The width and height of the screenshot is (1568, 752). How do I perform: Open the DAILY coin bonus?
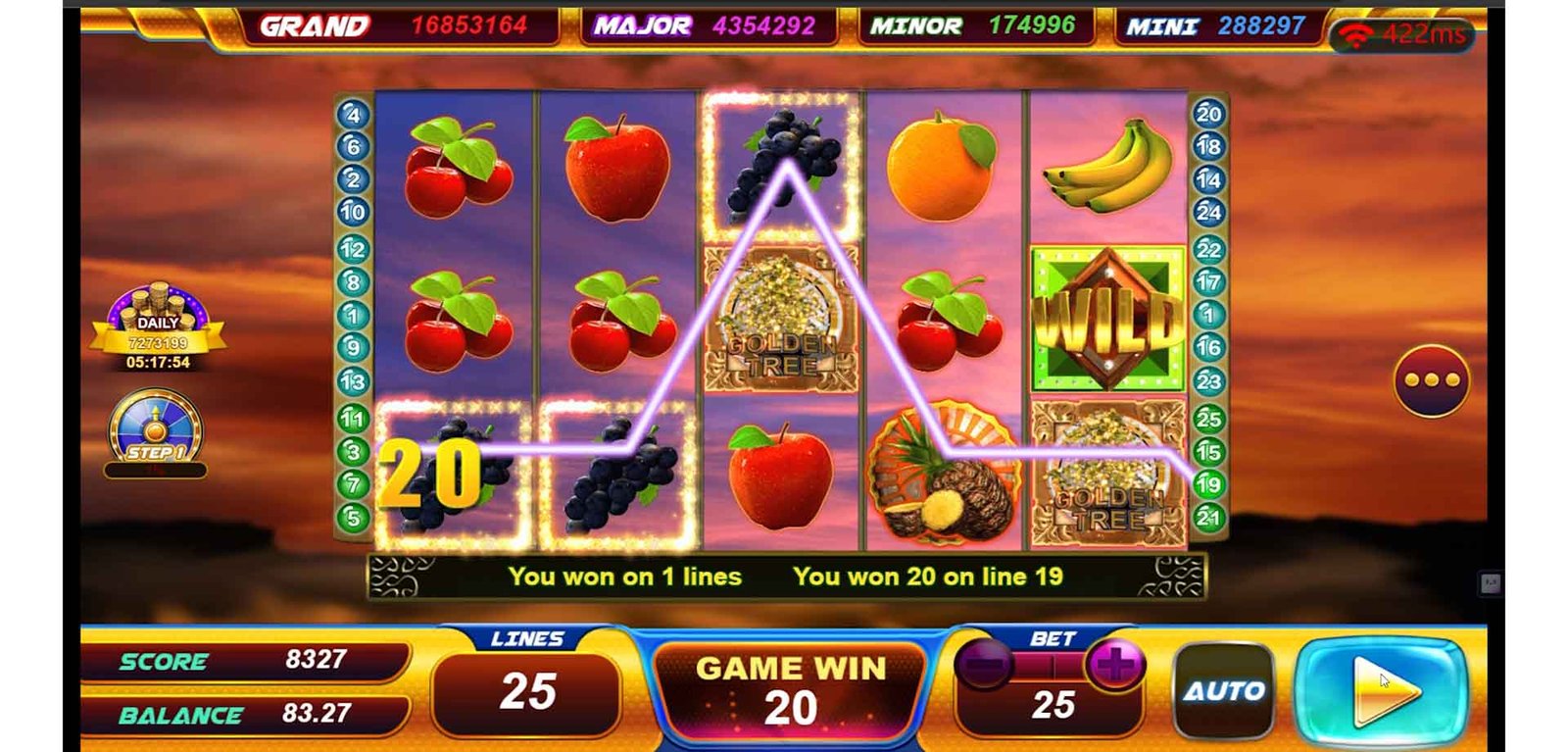[x=158, y=328]
